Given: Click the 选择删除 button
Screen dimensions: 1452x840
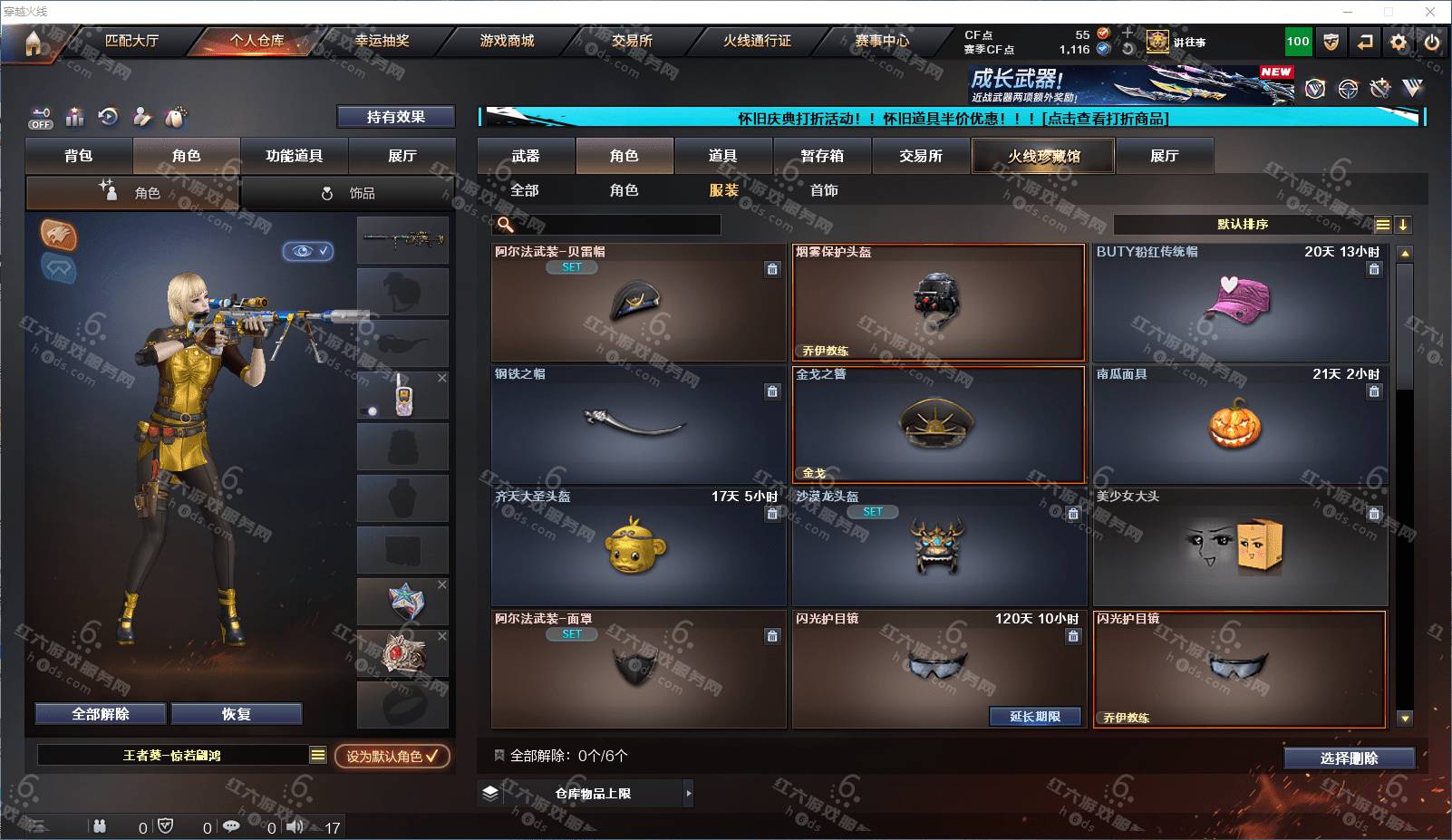Looking at the screenshot, I should 1349,758.
